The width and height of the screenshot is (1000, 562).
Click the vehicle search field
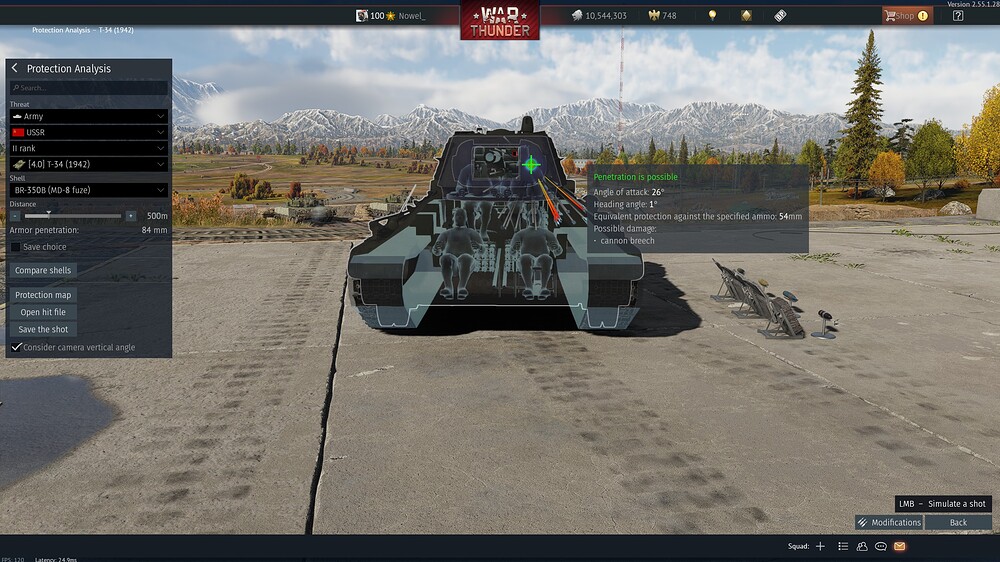[x=88, y=88]
